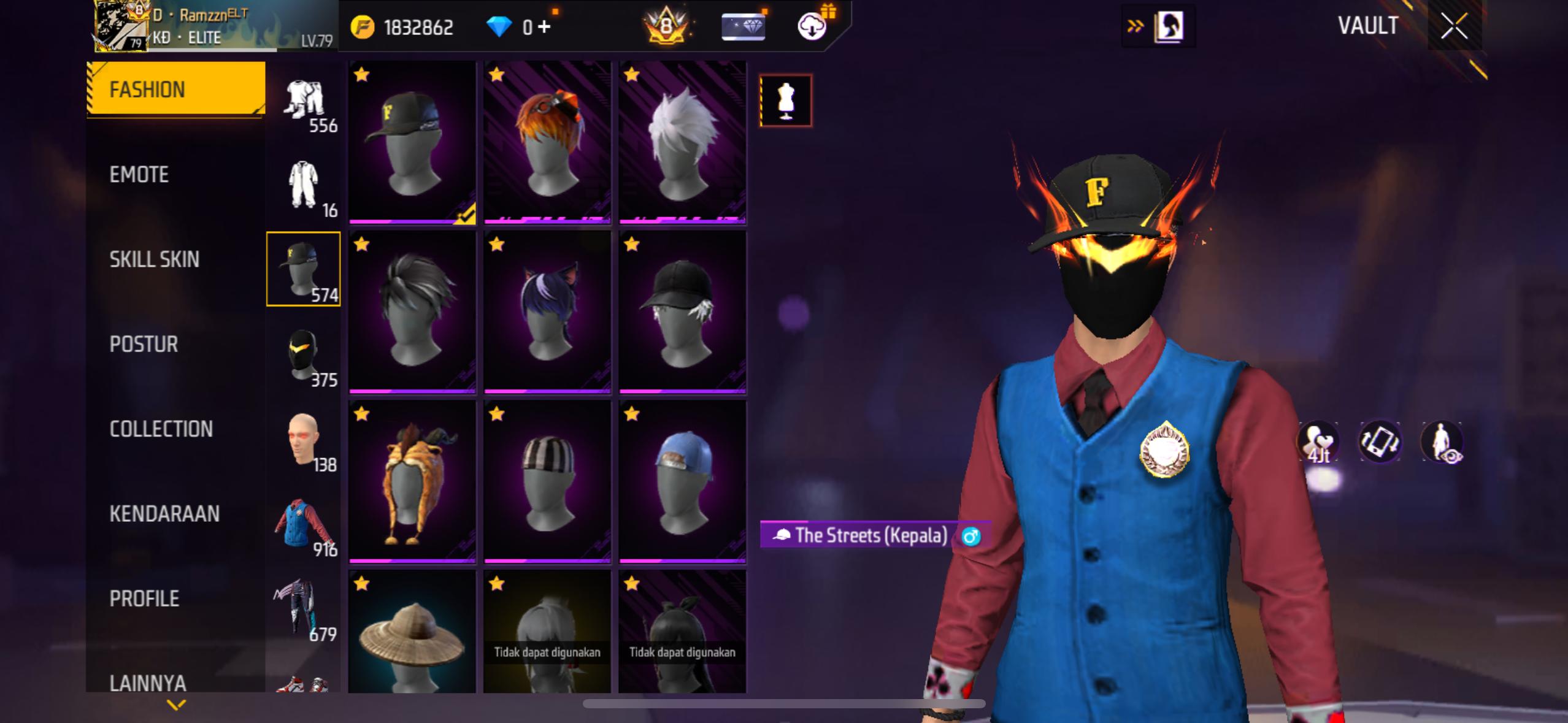This screenshot has width=1568, height=723.
Task: Toggle the character visibility eye icon
Action: (x=1442, y=443)
